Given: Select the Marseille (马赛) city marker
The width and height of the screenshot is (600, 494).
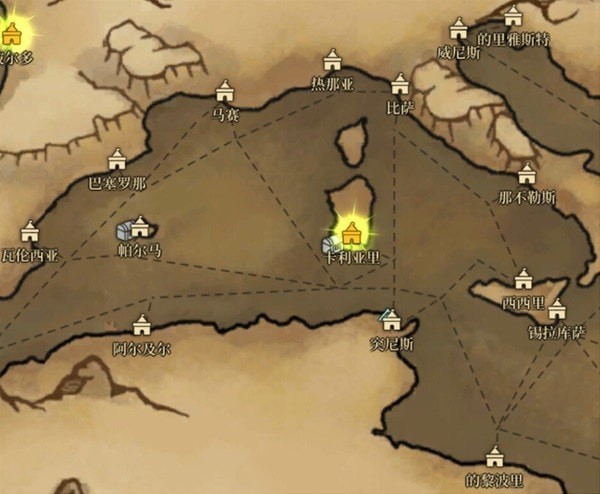Looking at the screenshot, I should click(x=225, y=91).
